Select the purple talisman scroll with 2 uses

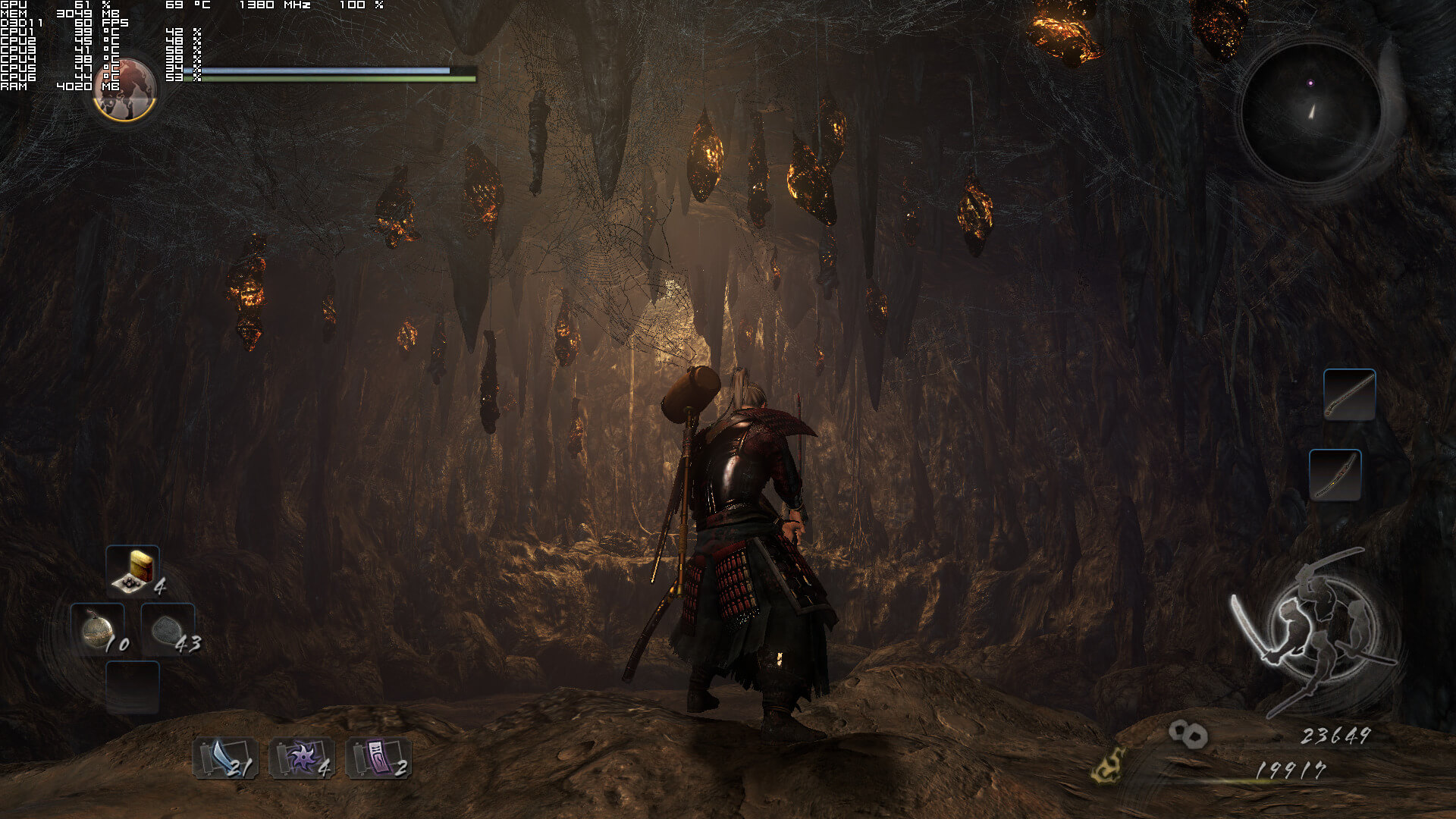[378, 758]
